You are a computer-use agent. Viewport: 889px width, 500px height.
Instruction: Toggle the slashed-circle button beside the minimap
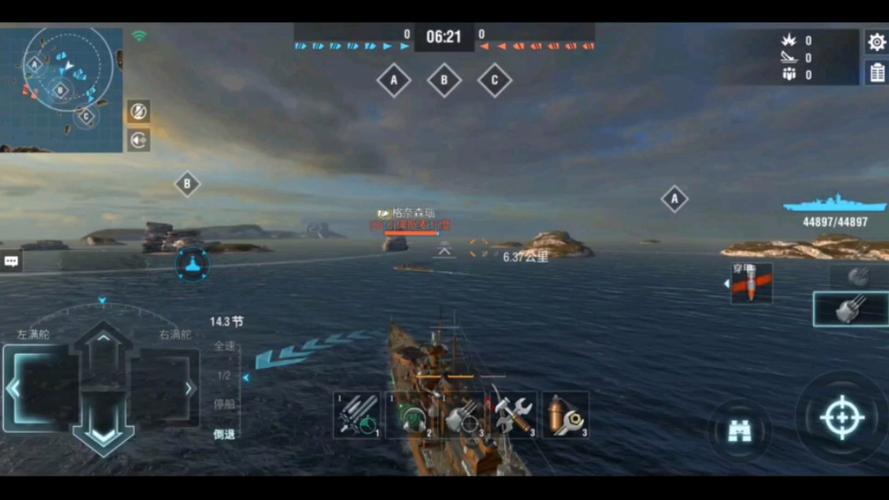click(x=138, y=111)
